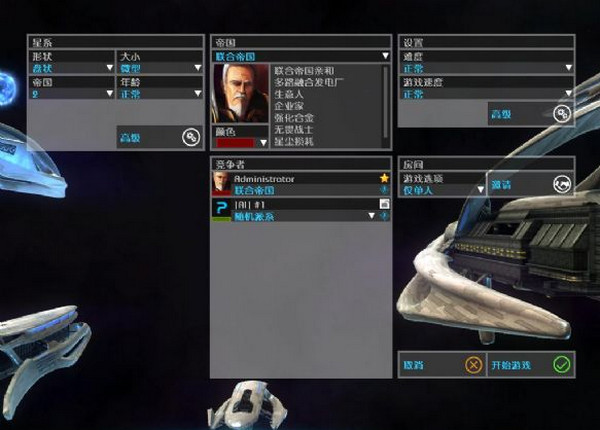
Task: Open the game option dropdown showing 仅单人
Action: click(x=441, y=189)
